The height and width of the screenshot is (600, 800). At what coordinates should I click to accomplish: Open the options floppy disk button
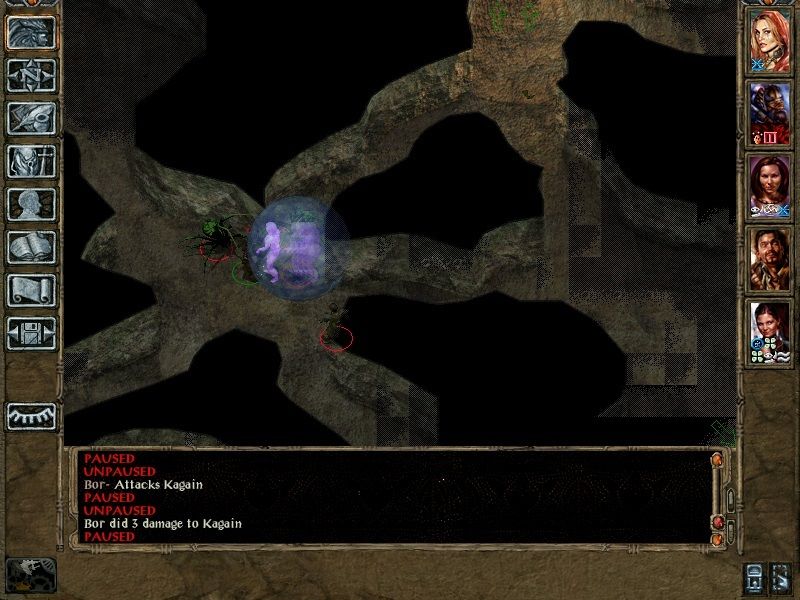[31, 333]
